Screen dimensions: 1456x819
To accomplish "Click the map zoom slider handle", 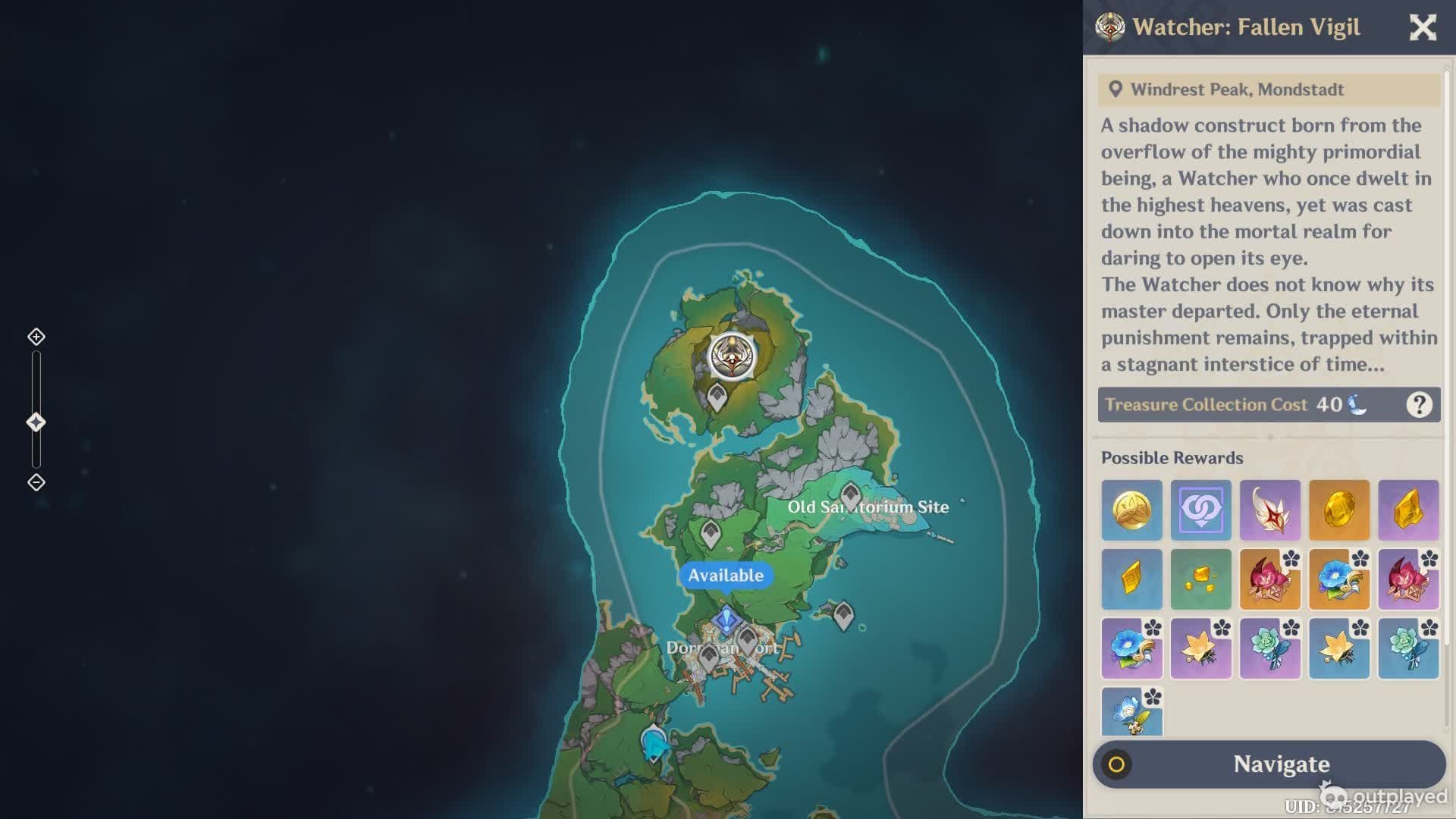I will click(36, 422).
